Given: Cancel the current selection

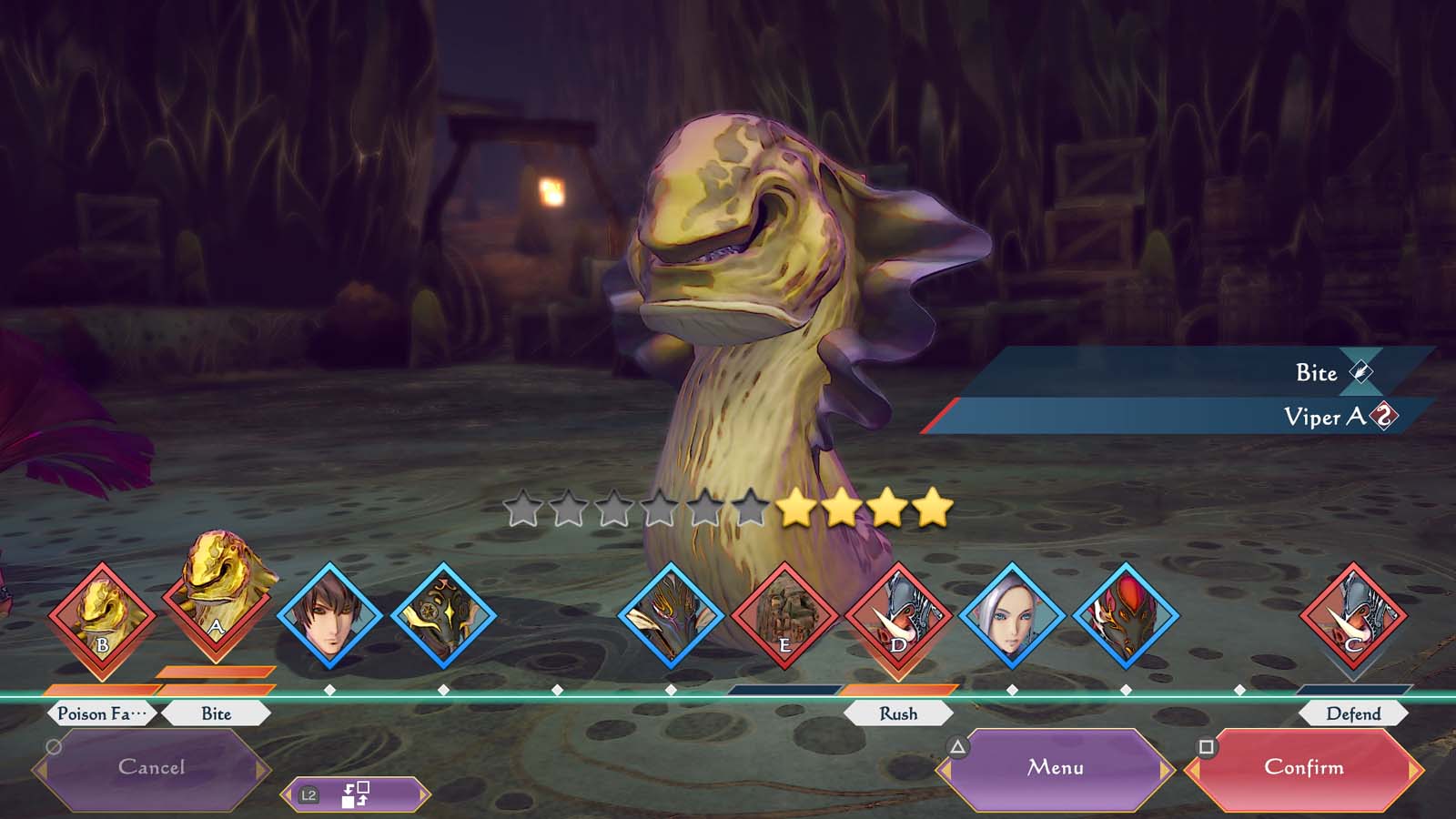Looking at the screenshot, I should pos(151,768).
